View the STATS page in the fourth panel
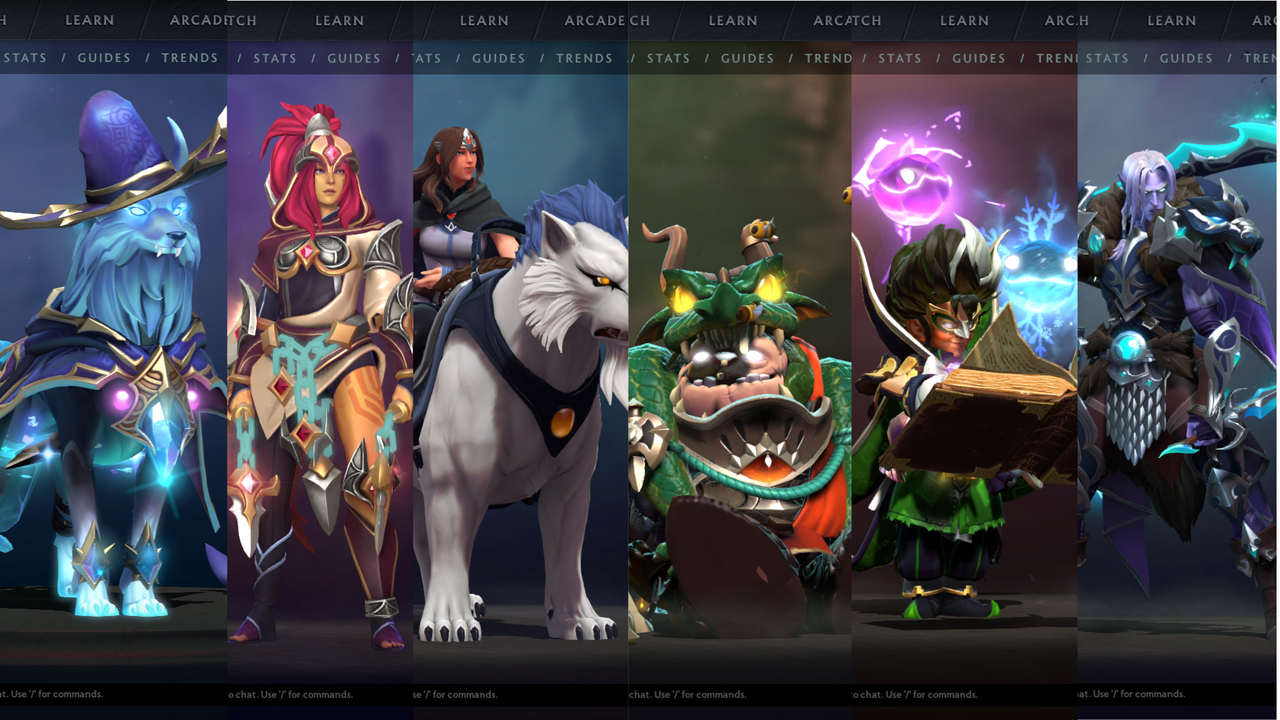Screen dimensions: 1280x720 coord(668,58)
